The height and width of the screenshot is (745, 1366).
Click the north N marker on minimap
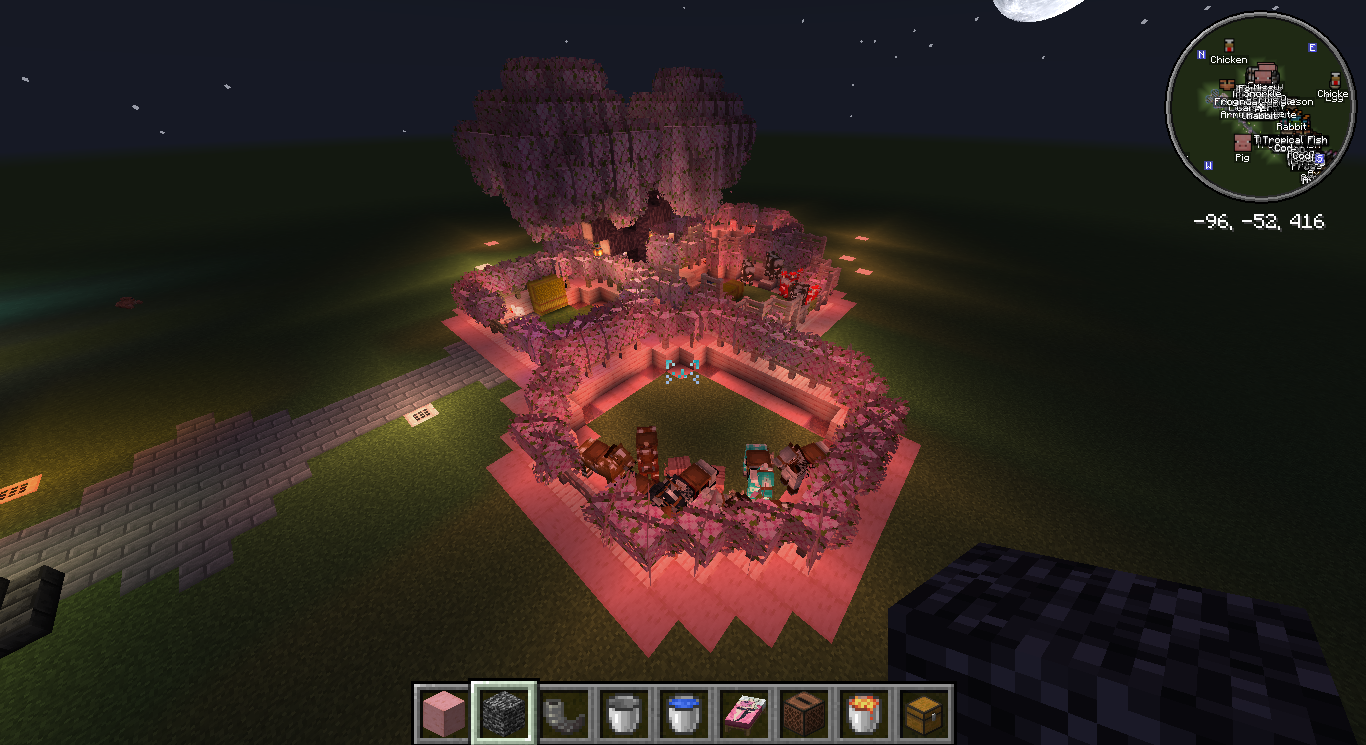(x=1228, y=47)
